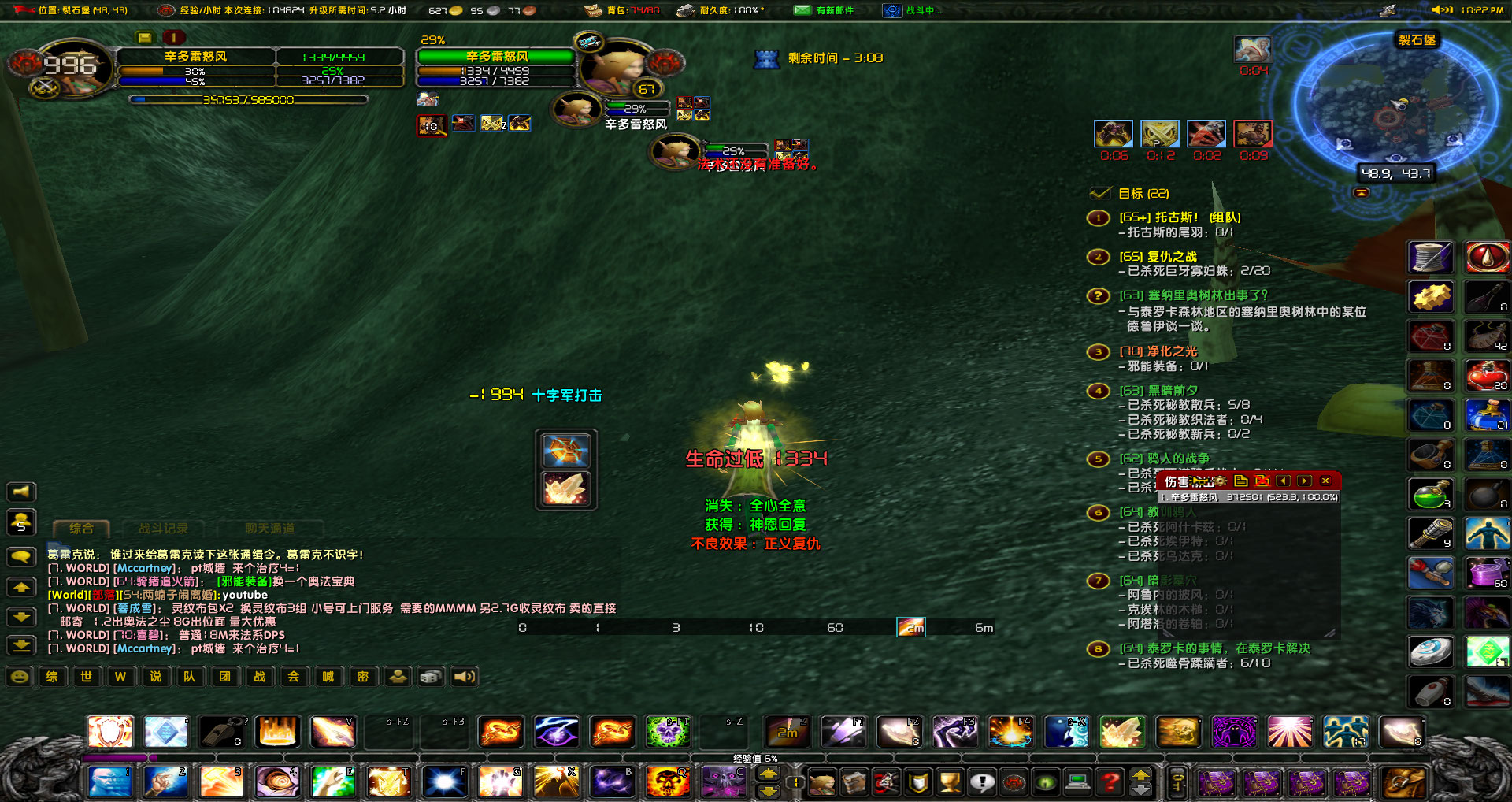Click the left arrow on the damage meter header
Screen dimensions: 1512x802
1284,481
